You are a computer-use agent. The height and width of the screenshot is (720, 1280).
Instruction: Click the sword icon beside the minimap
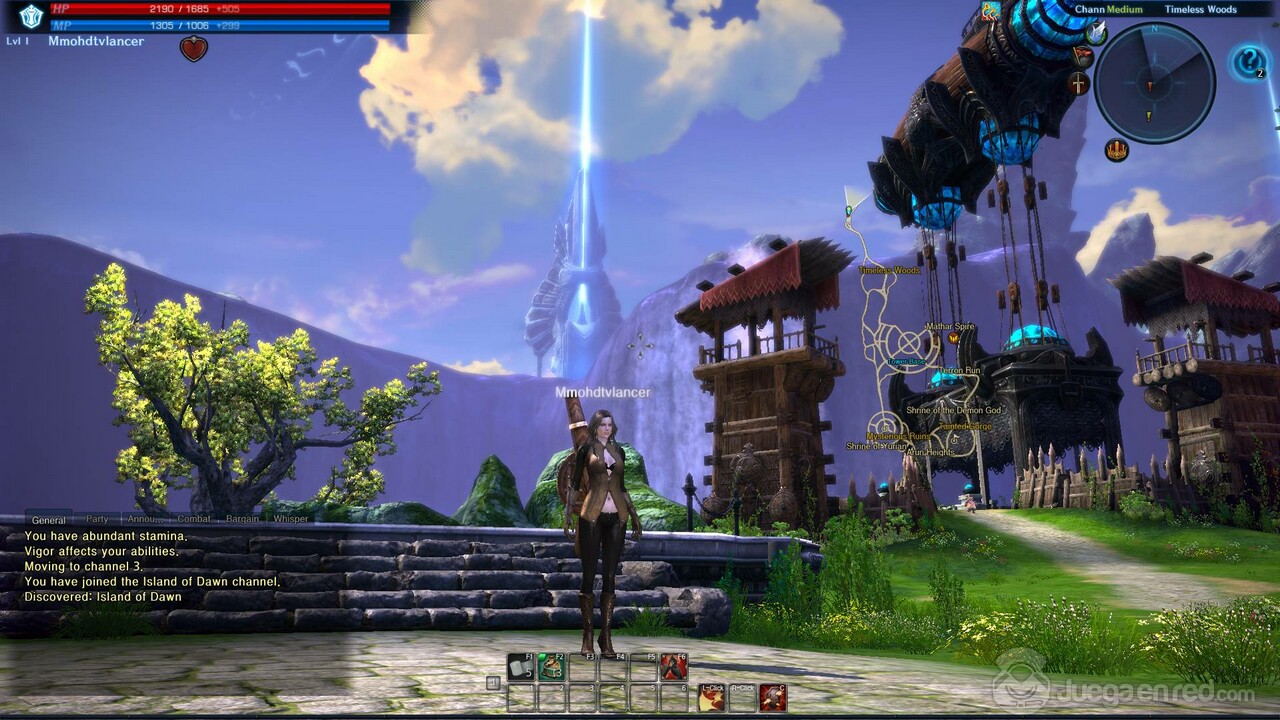1079,83
